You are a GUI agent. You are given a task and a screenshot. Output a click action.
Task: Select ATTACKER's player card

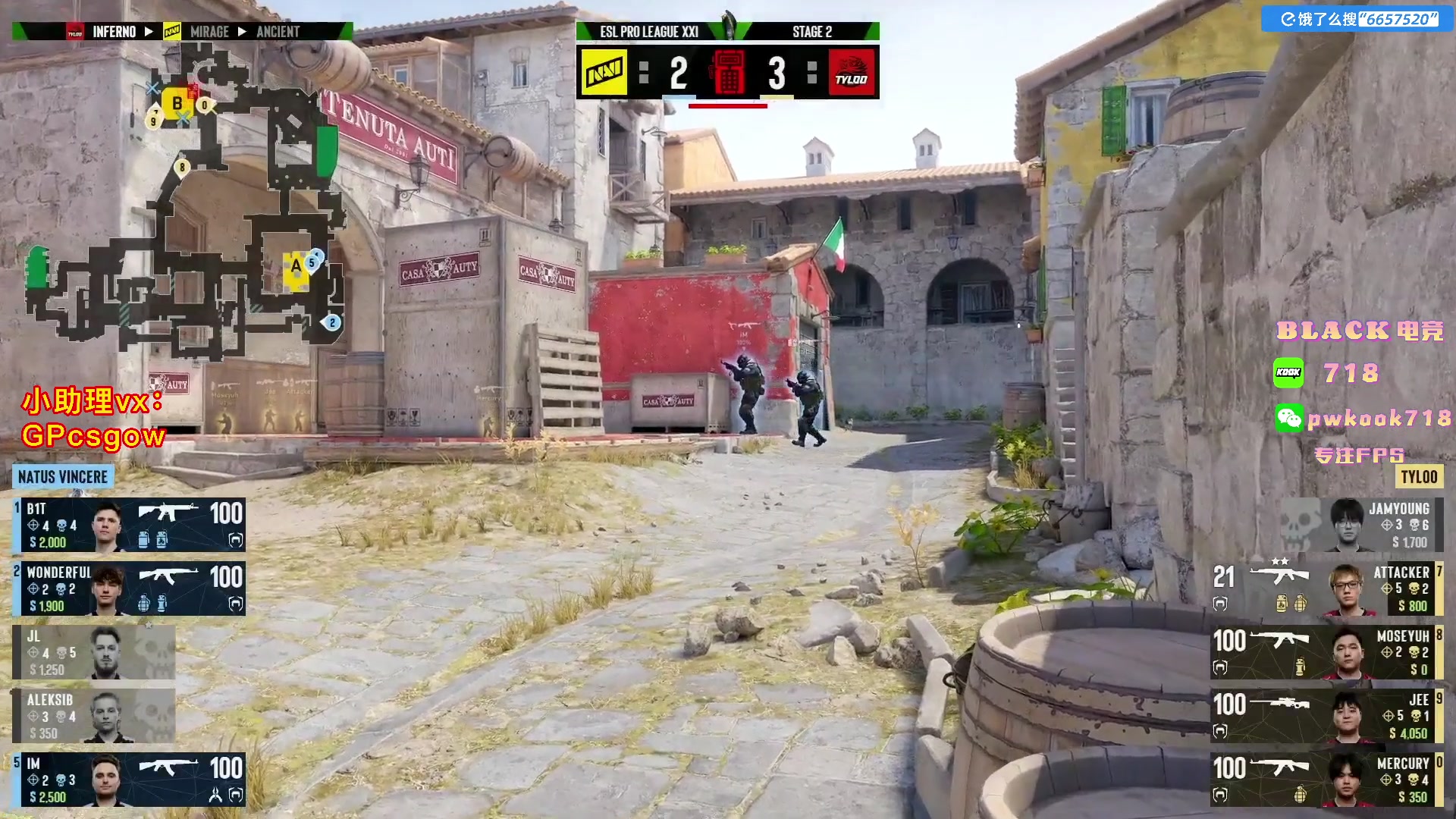click(1326, 588)
